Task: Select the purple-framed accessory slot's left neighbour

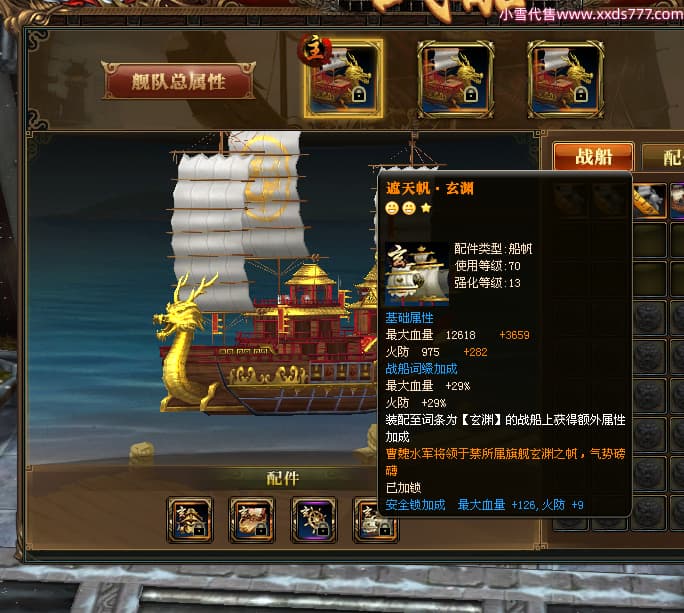Action: pos(251,519)
